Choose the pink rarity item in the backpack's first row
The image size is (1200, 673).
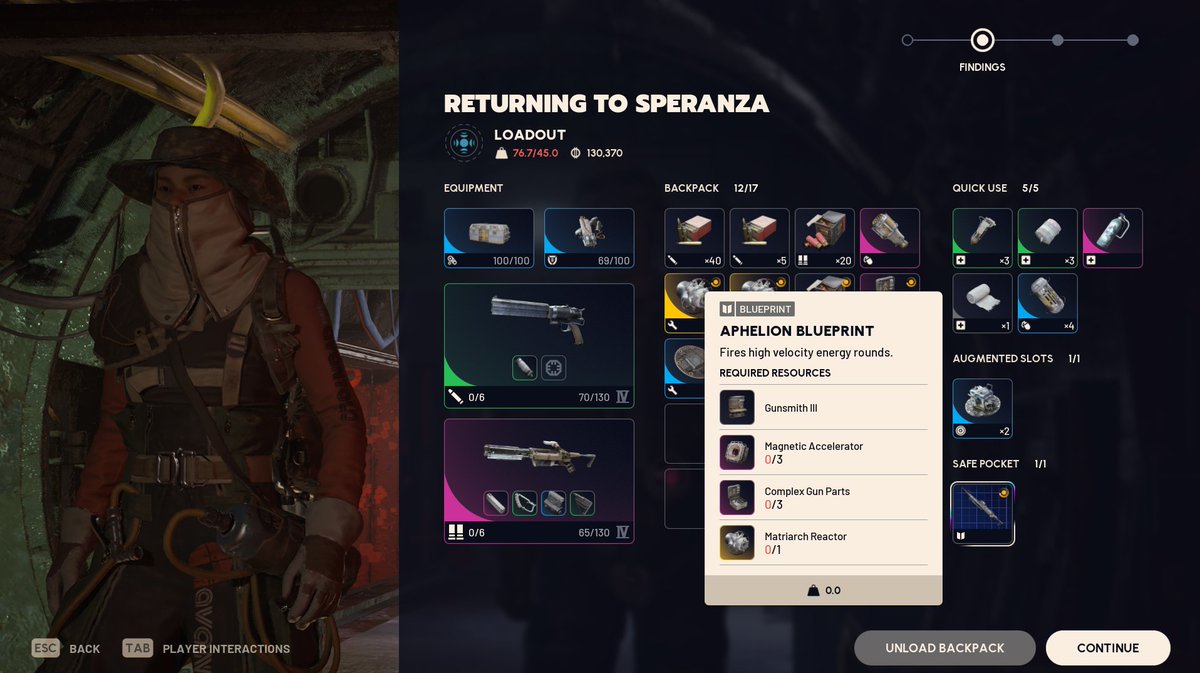coord(889,238)
